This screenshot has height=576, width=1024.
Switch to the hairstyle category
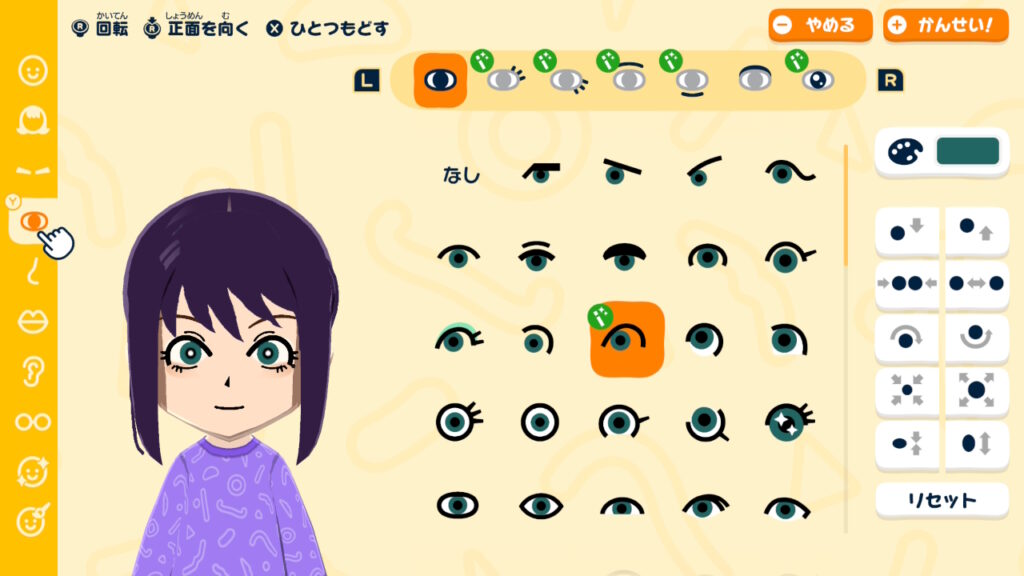33,121
